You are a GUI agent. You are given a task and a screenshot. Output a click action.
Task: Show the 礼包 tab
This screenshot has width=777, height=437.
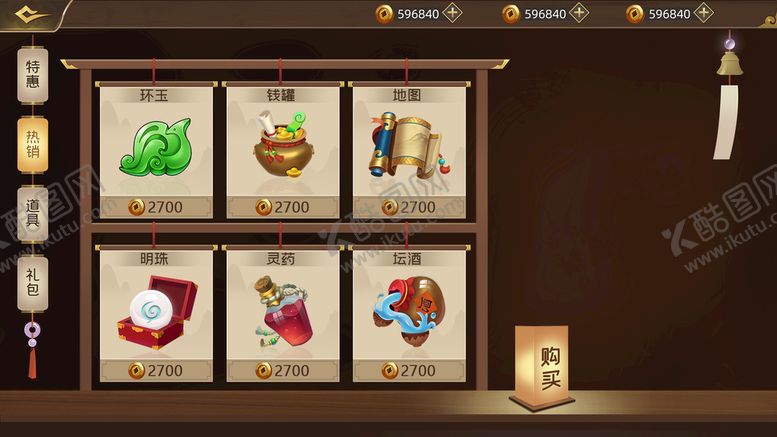pyautogui.click(x=33, y=281)
